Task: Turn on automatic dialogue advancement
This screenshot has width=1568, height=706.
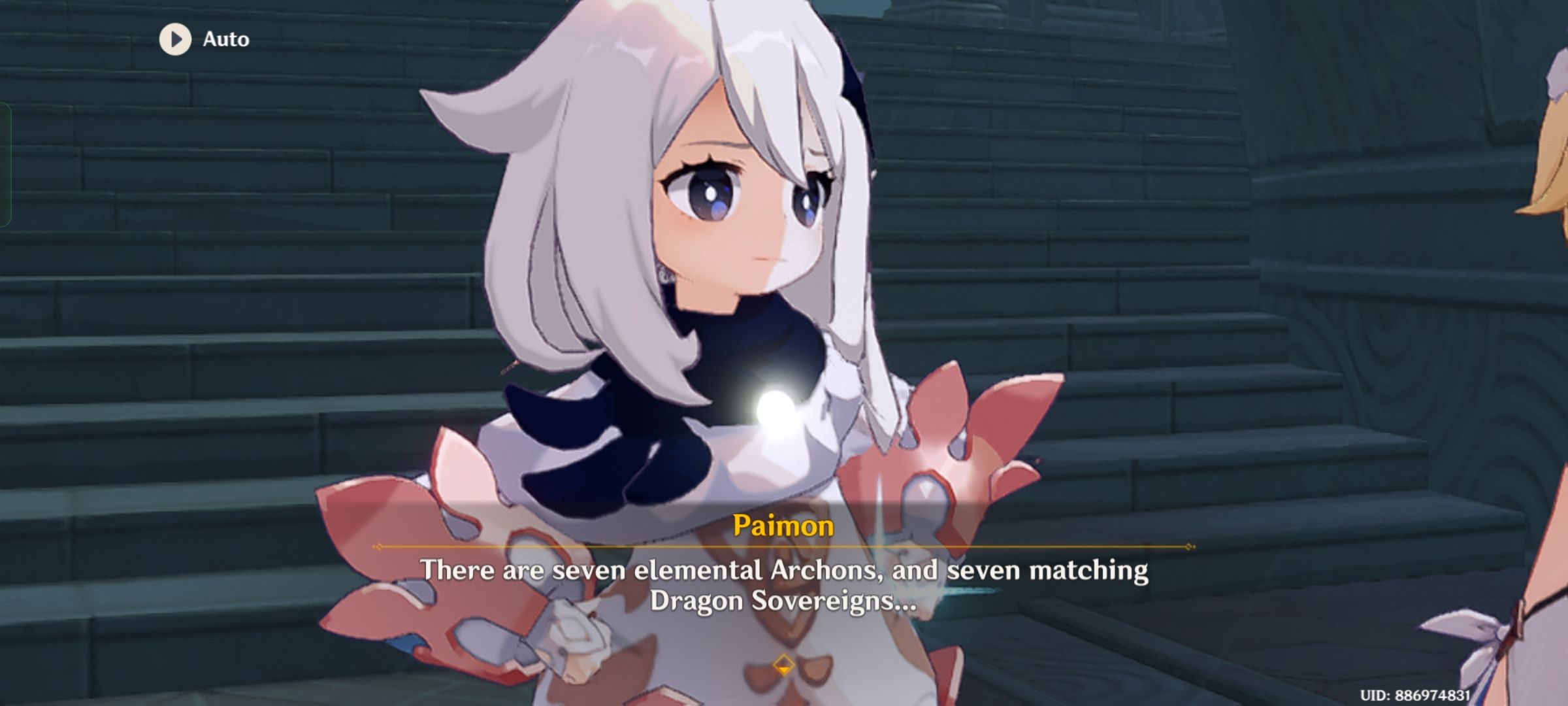Action: (x=203, y=39)
